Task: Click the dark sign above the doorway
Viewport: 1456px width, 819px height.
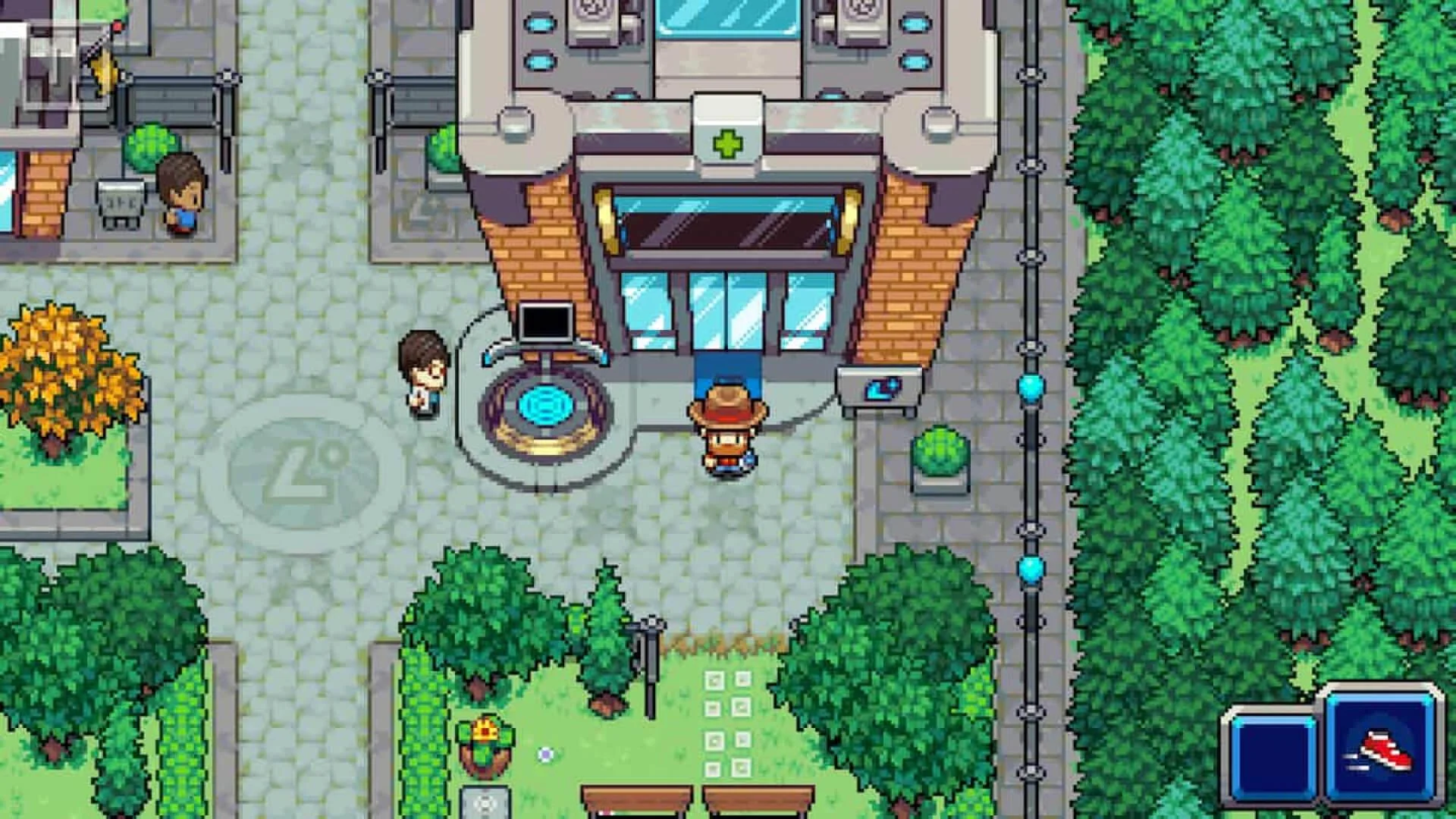Action: (x=726, y=227)
